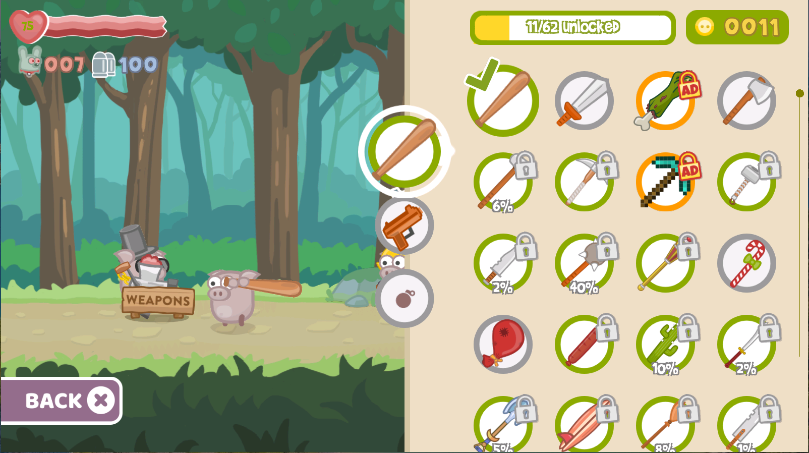Click the gold coin balance counter
The image size is (809, 453).
737,27
